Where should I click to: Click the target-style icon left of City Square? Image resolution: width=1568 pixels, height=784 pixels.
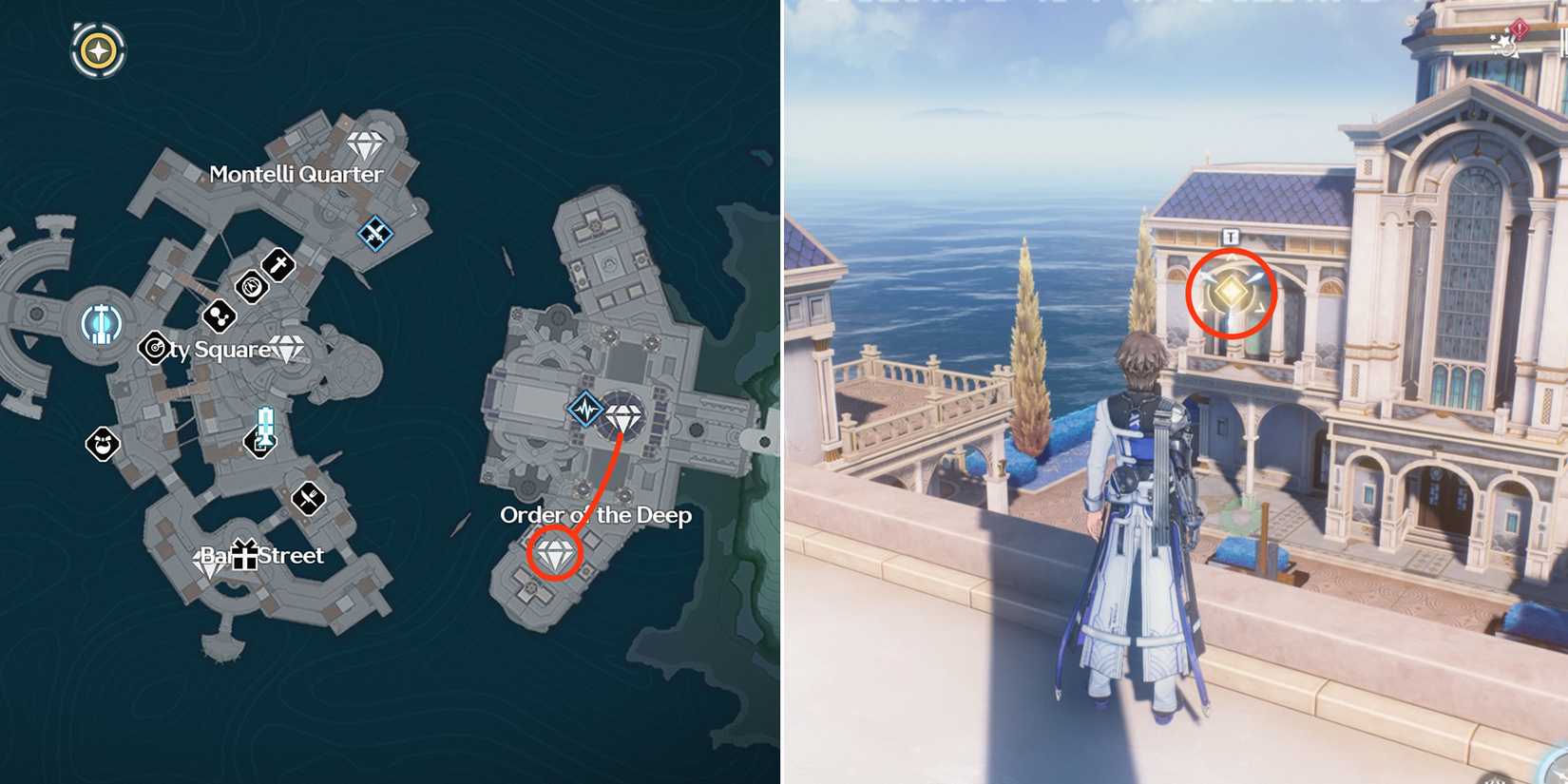[x=153, y=349]
